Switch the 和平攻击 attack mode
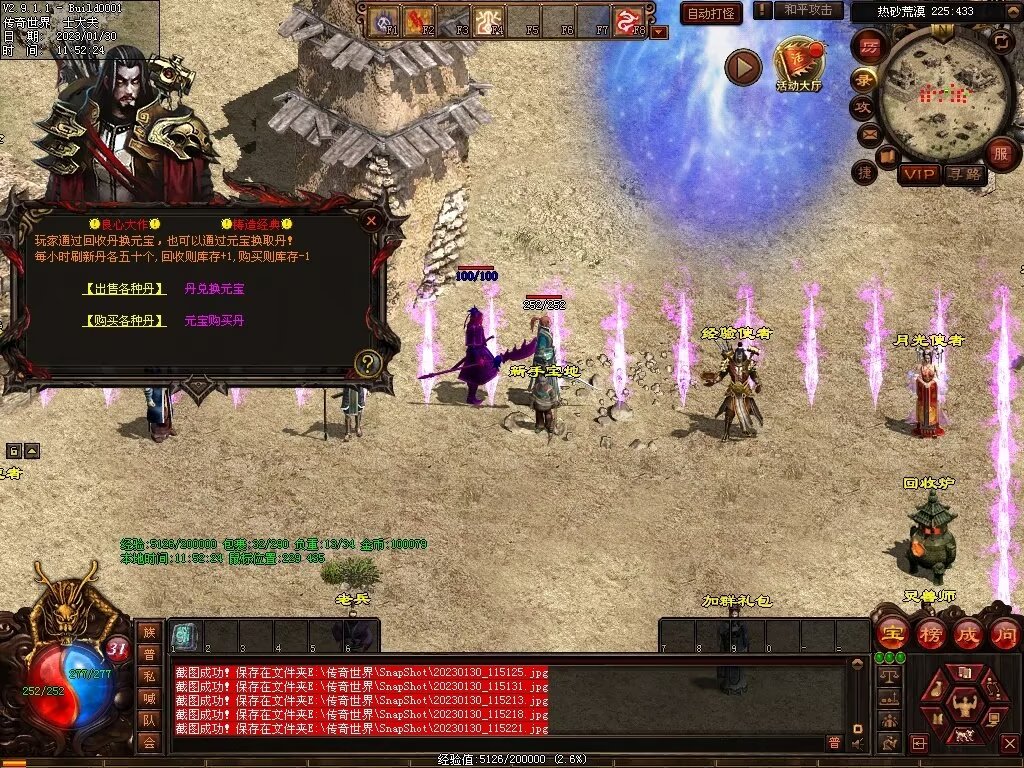Viewport: 1024px width, 768px height. coord(808,10)
